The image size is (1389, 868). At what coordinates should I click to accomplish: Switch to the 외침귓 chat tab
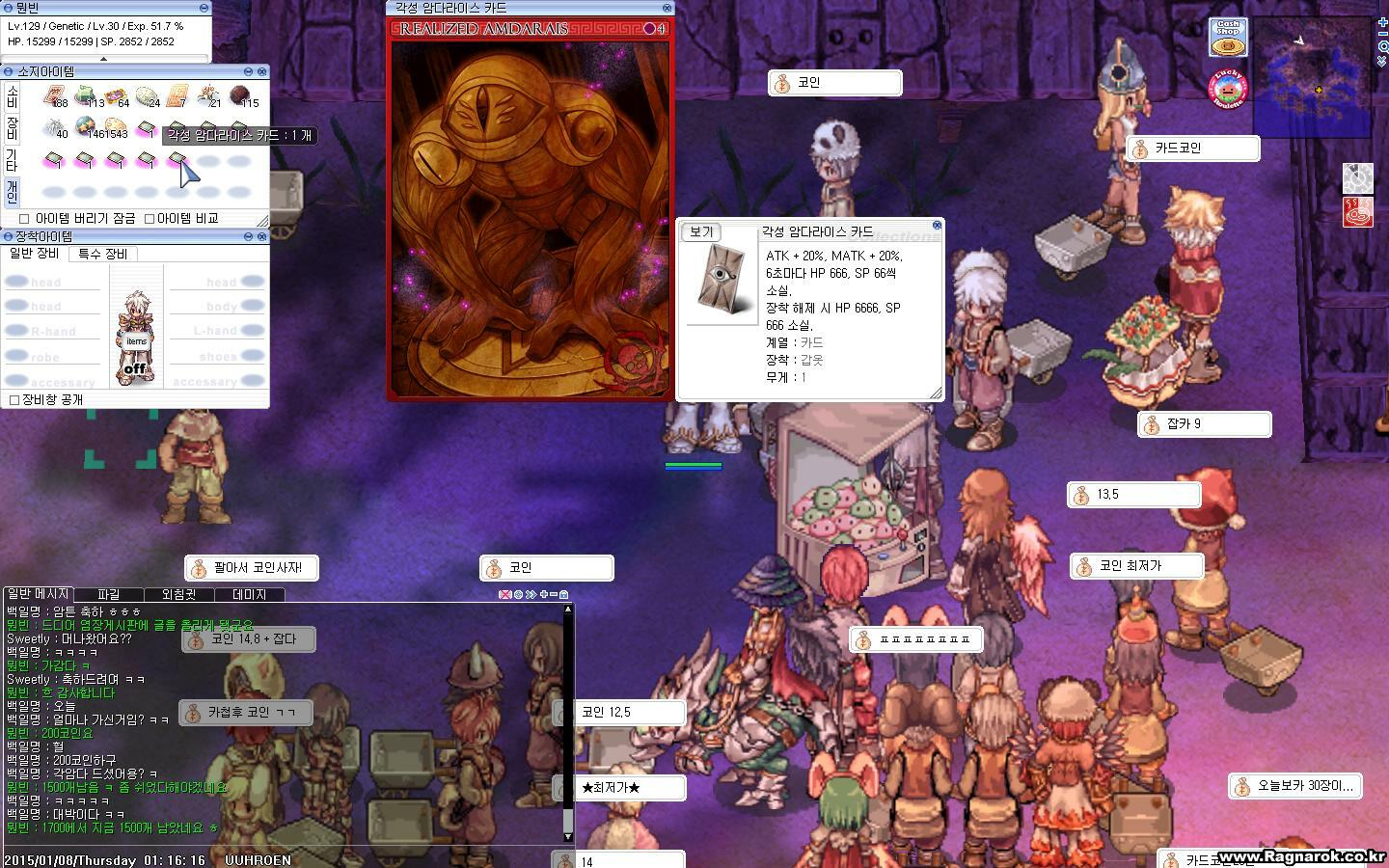[x=178, y=595]
